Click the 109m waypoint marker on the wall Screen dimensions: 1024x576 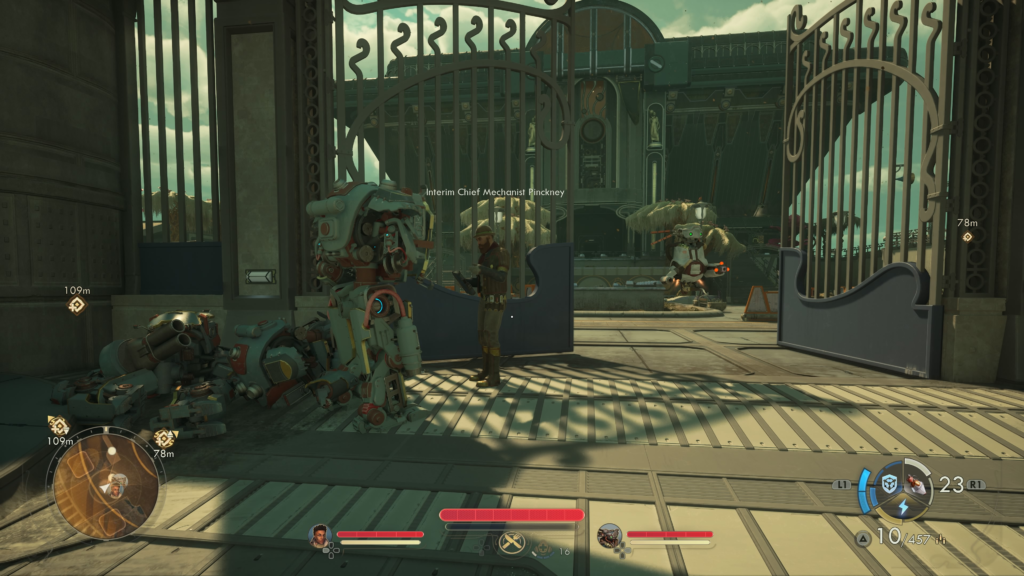[76, 305]
